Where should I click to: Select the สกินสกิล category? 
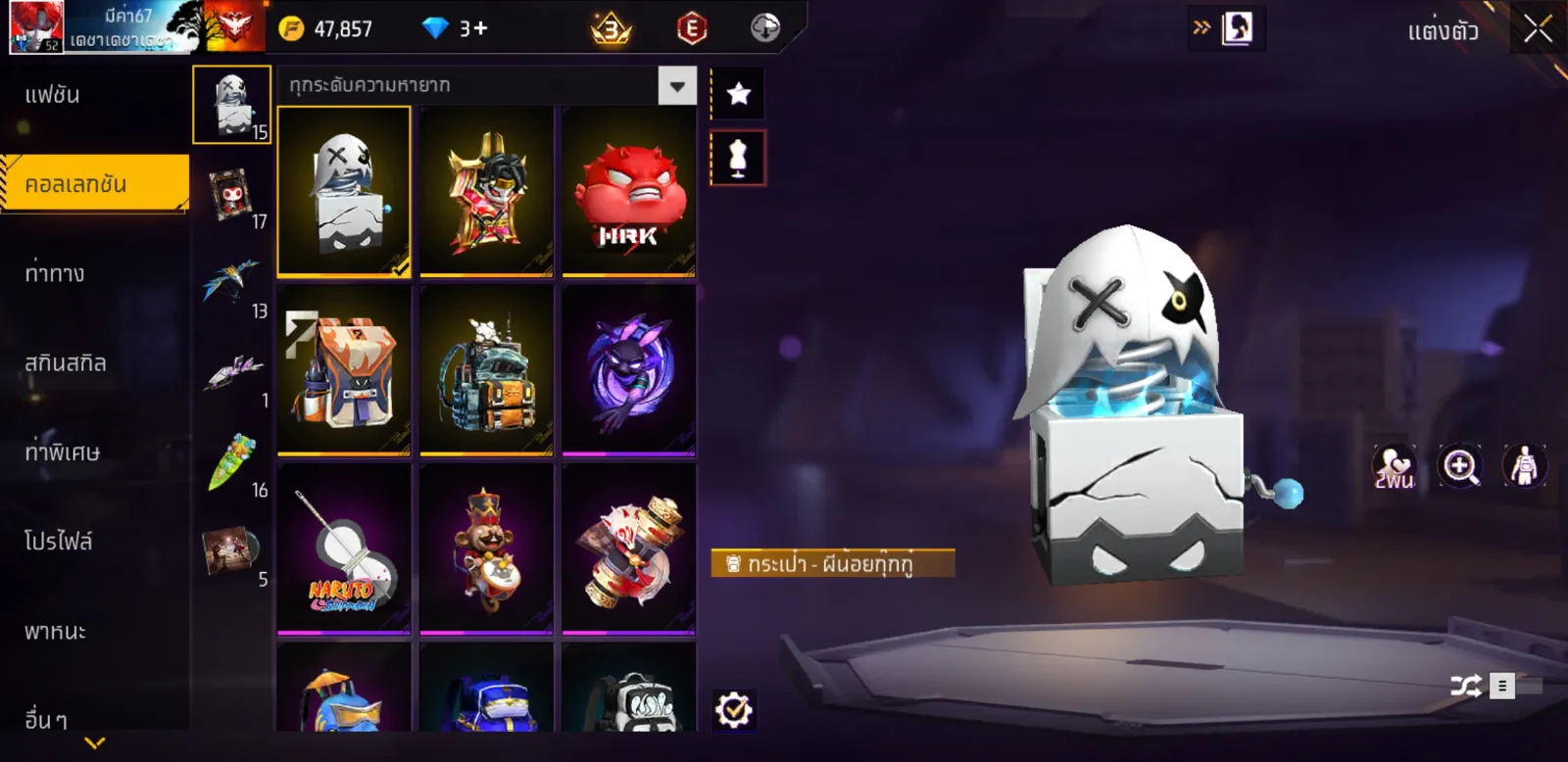[x=65, y=363]
